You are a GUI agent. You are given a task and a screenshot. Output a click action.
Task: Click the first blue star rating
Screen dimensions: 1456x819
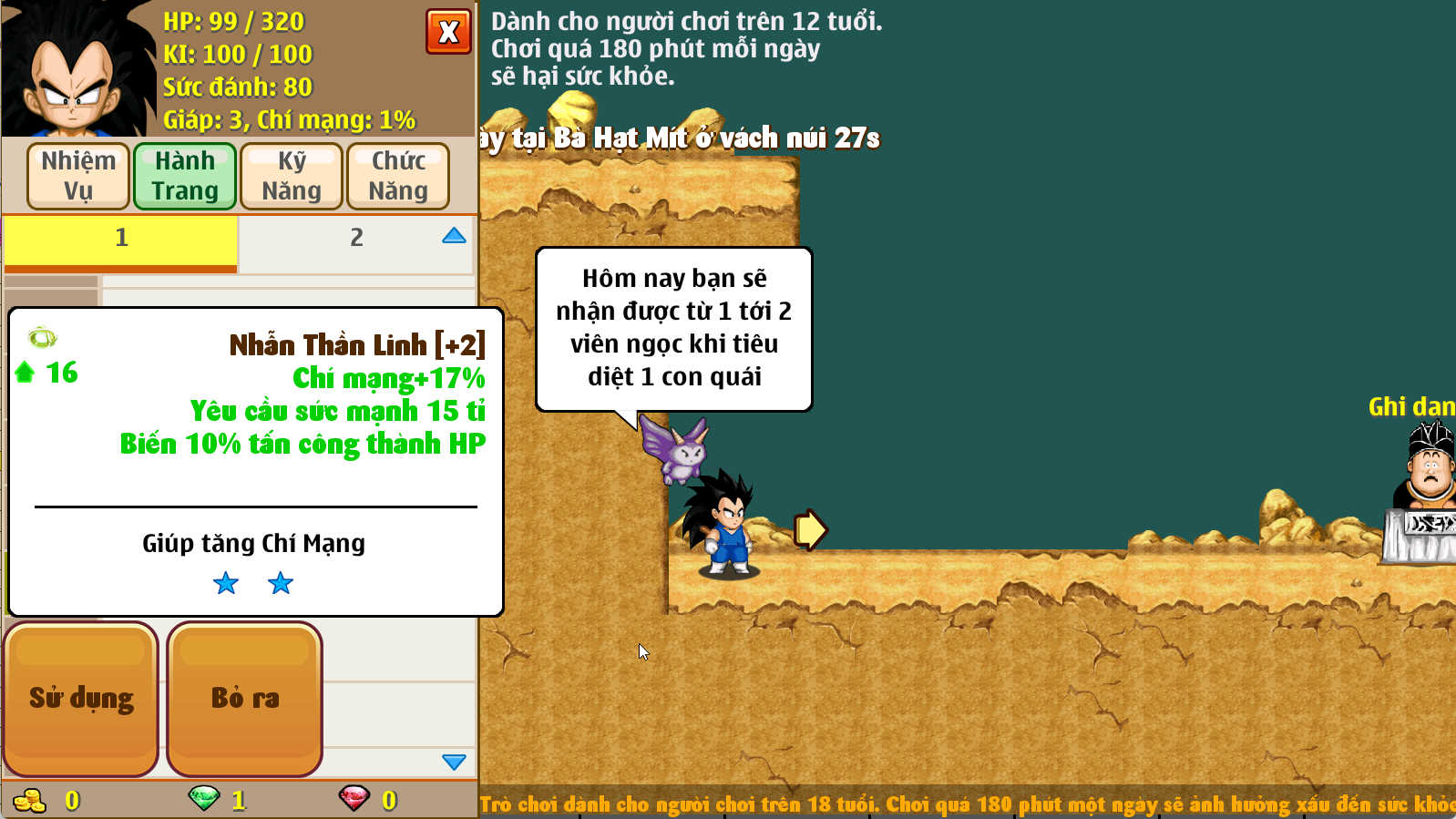click(x=225, y=584)
